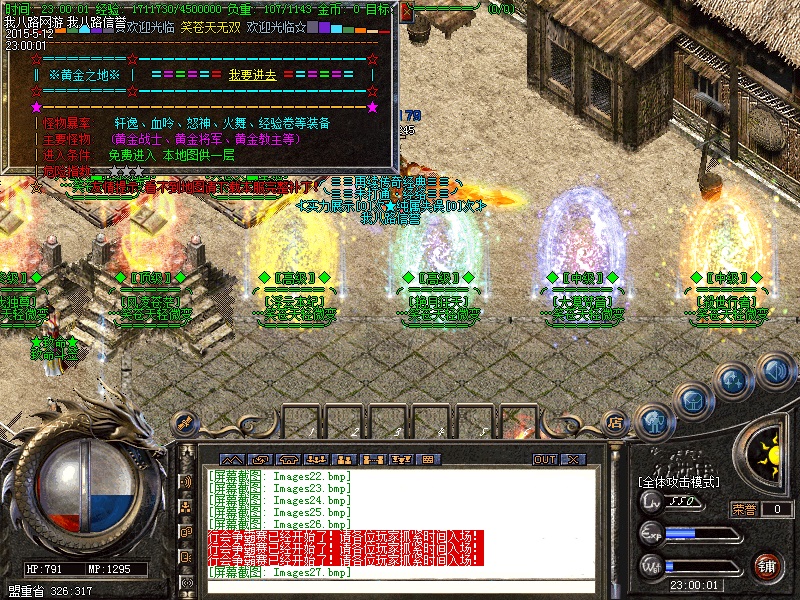The width and height of the screenshot is (800, 600).
Task: Click the bottom chat side filter icon
Action: (186, 581)
